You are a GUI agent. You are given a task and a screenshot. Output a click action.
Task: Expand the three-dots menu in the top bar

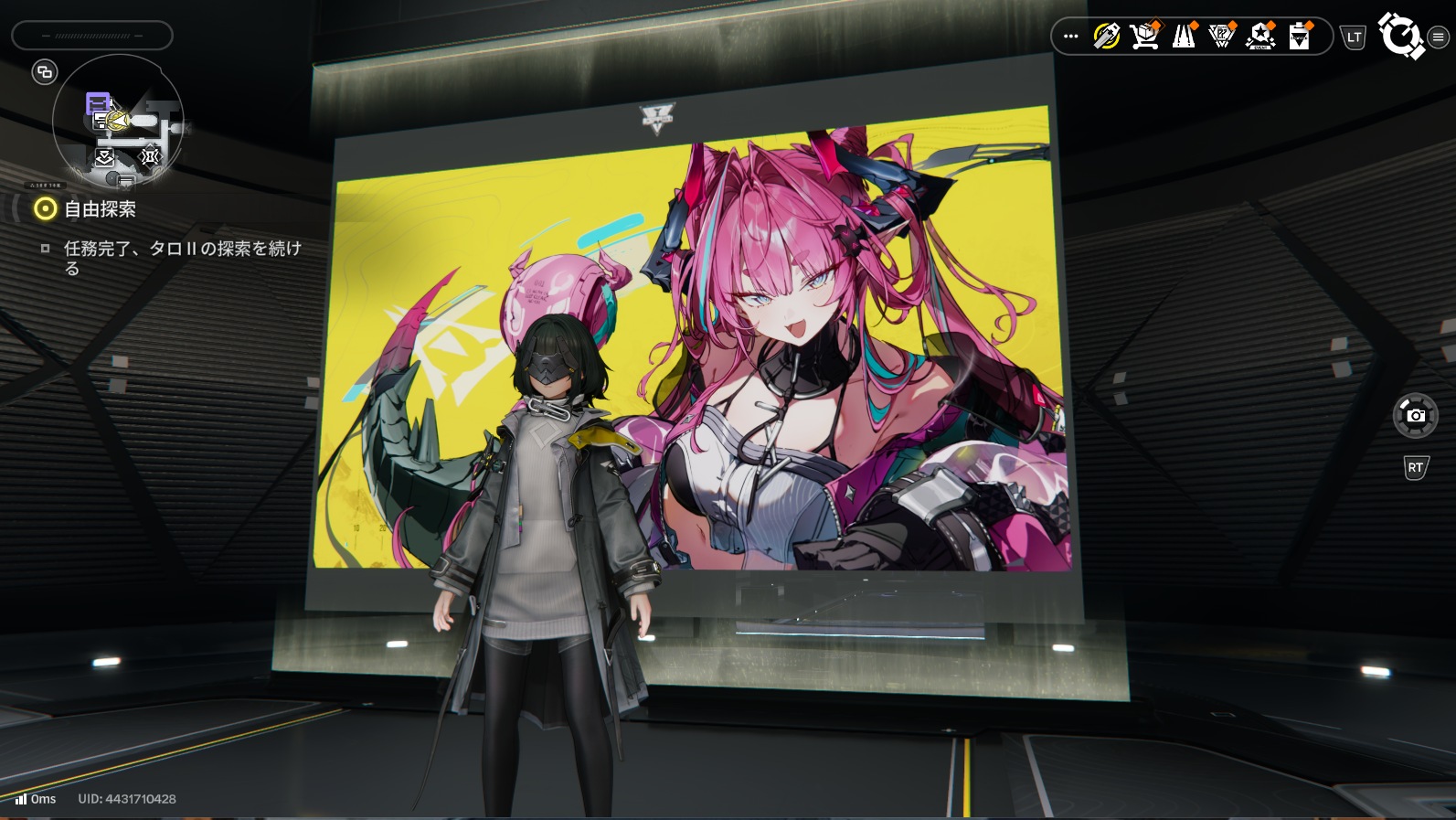click(1071, 37)
